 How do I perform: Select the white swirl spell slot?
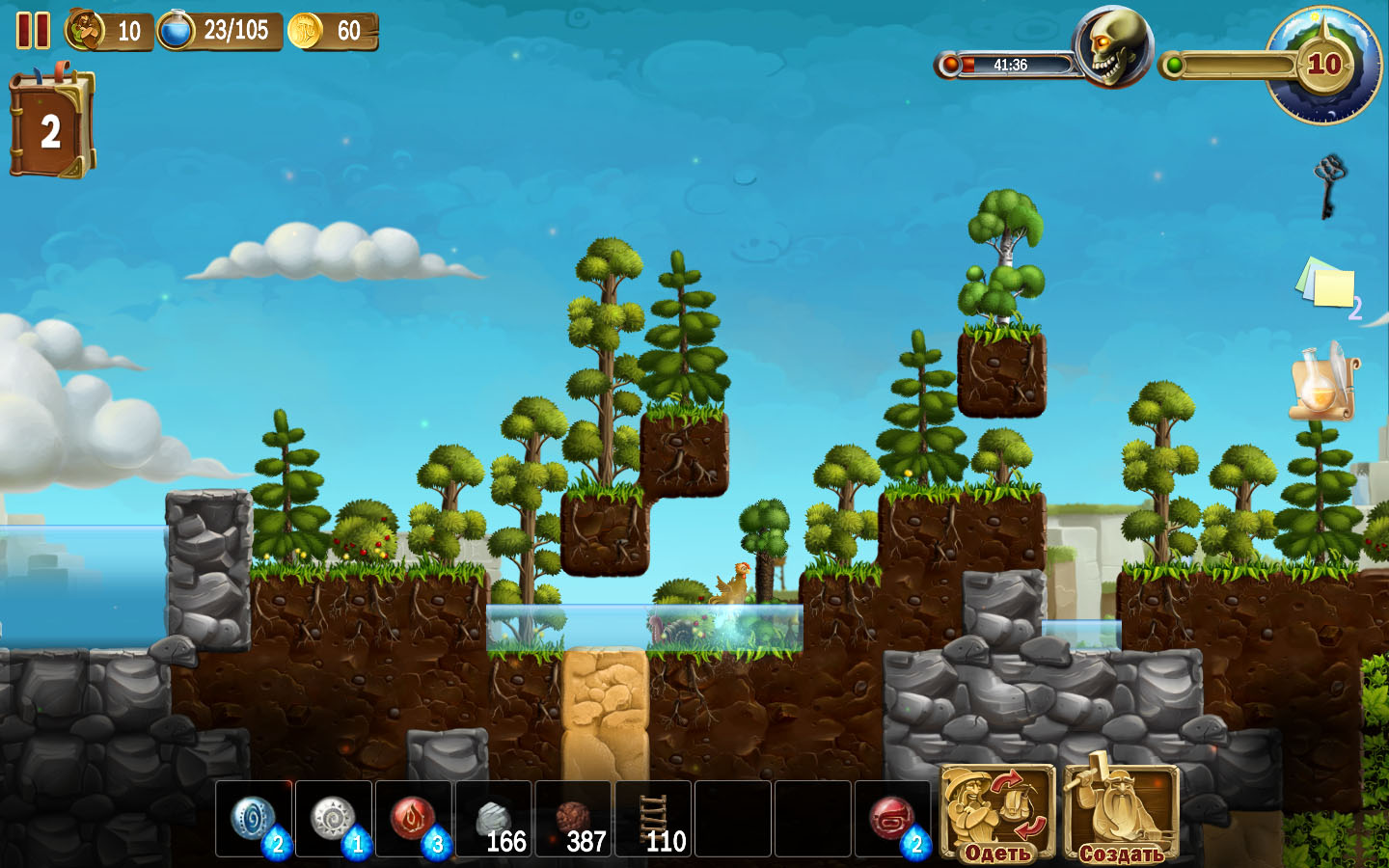coord(334,819)
